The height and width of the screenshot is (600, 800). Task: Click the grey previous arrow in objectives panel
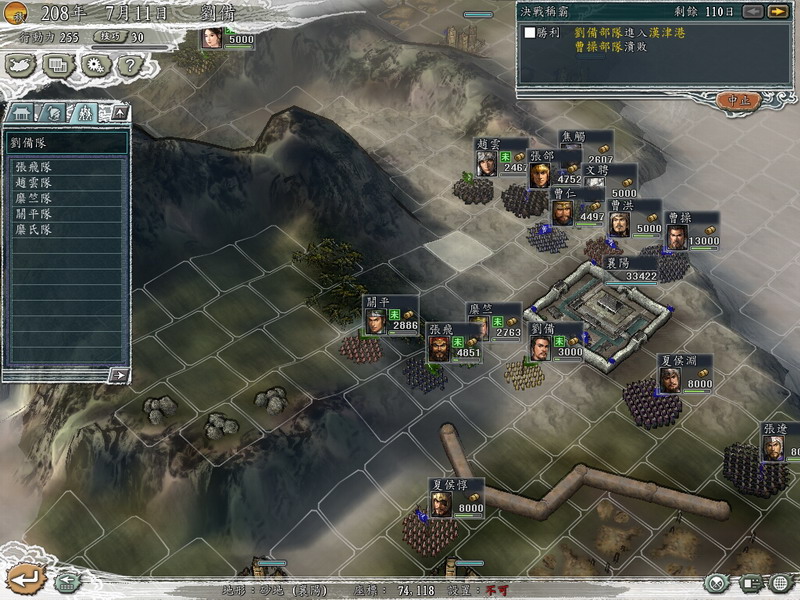pos(752,11)
